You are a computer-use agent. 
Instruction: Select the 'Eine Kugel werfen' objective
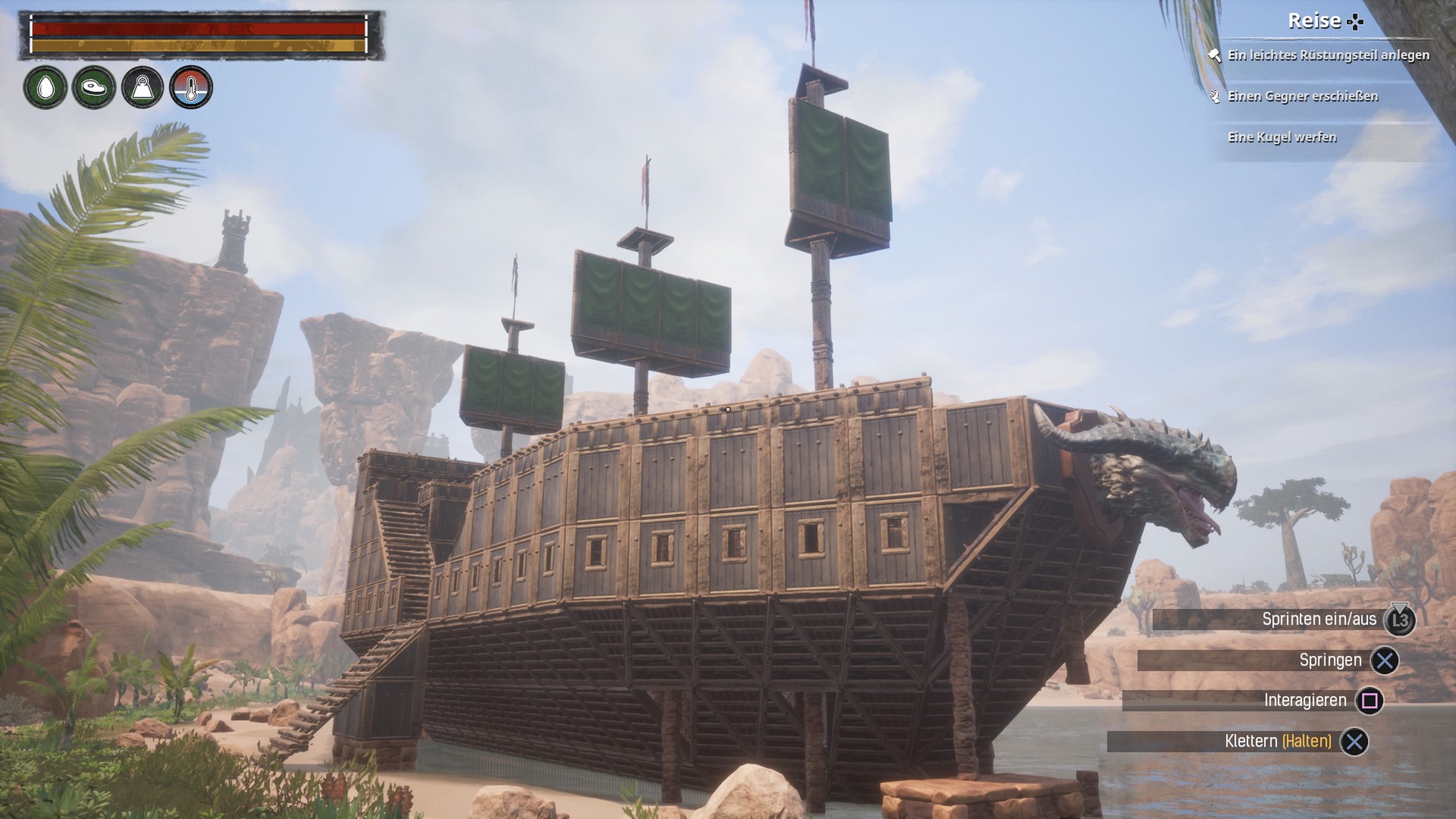point(1282,137)
